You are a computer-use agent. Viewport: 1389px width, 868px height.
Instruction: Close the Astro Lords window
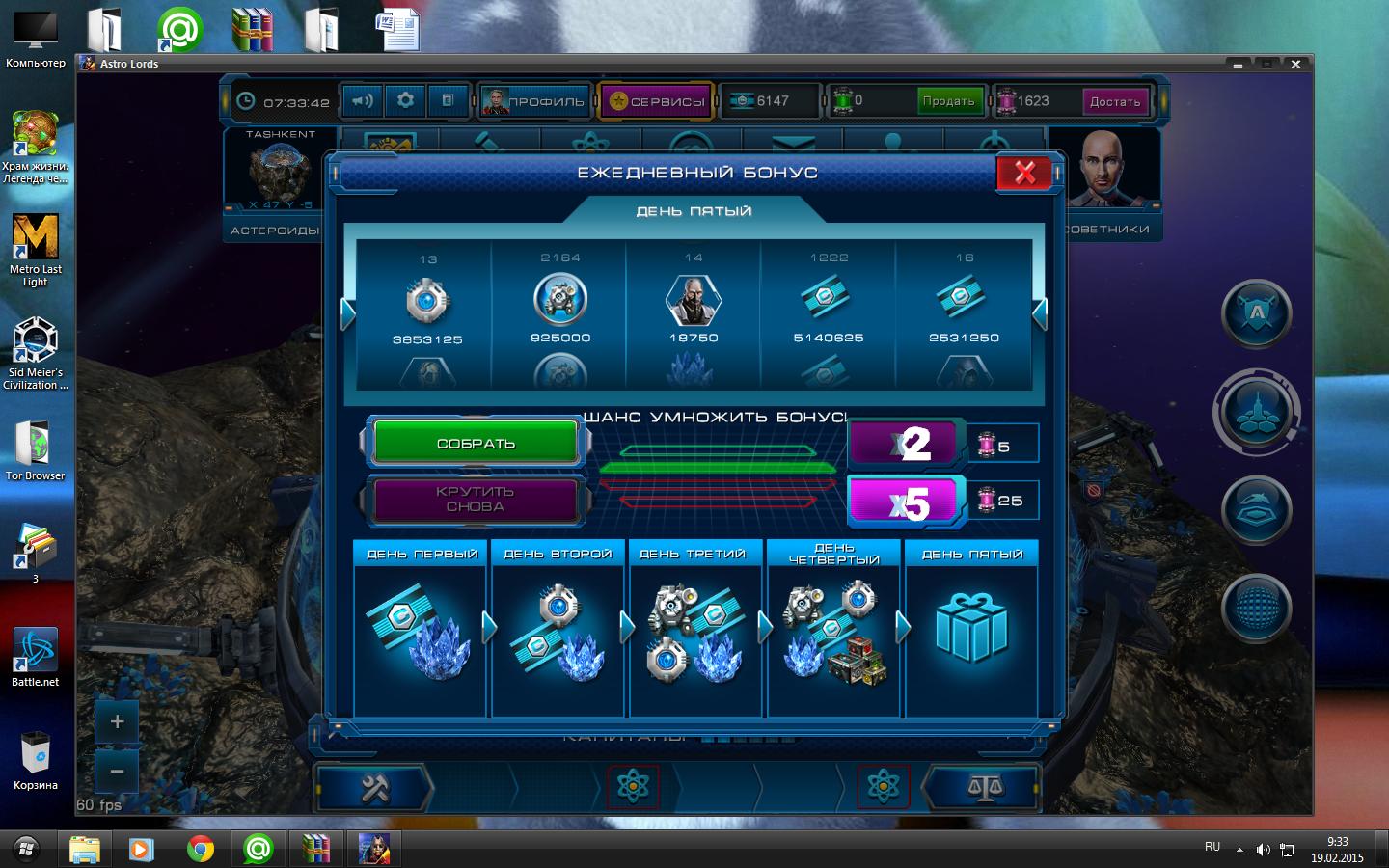pyautogui.click(x=1295, y=64)
